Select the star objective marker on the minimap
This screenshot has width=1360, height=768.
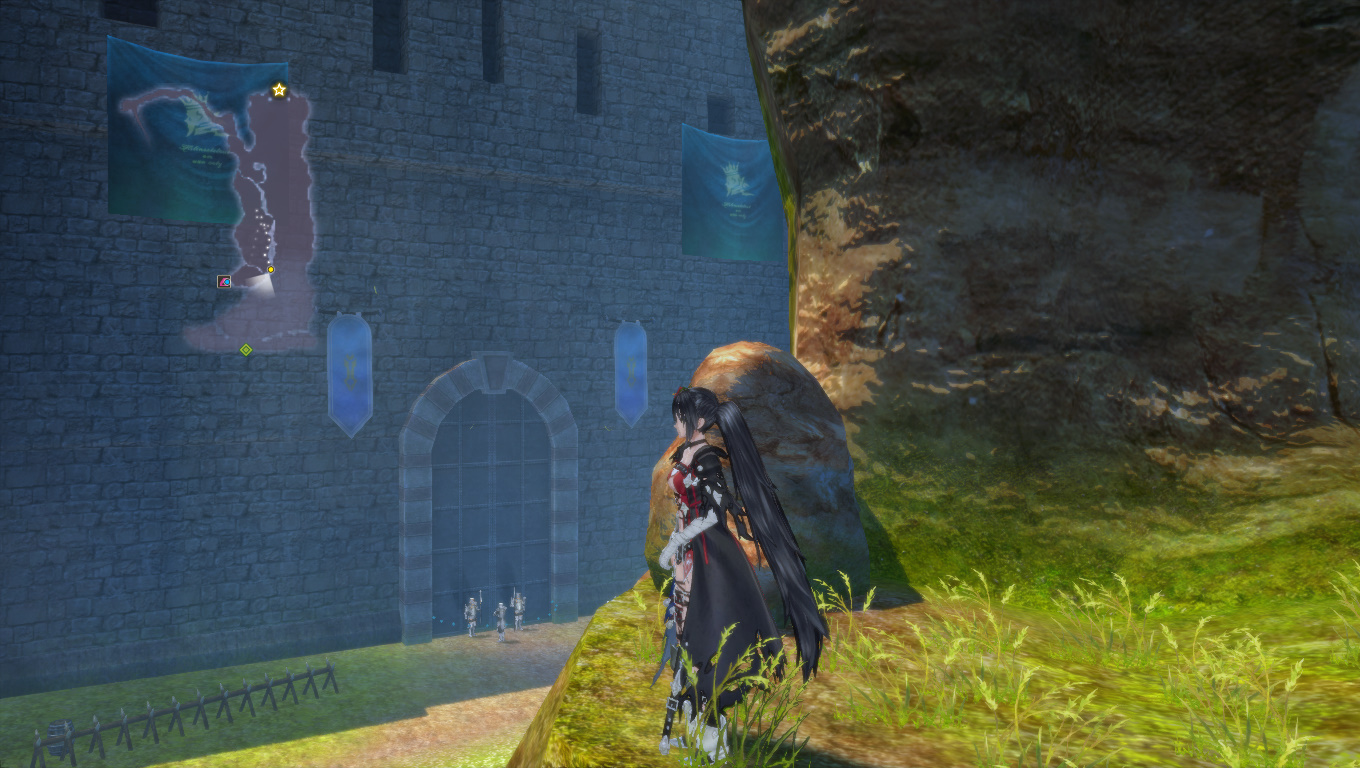(278, 89)
